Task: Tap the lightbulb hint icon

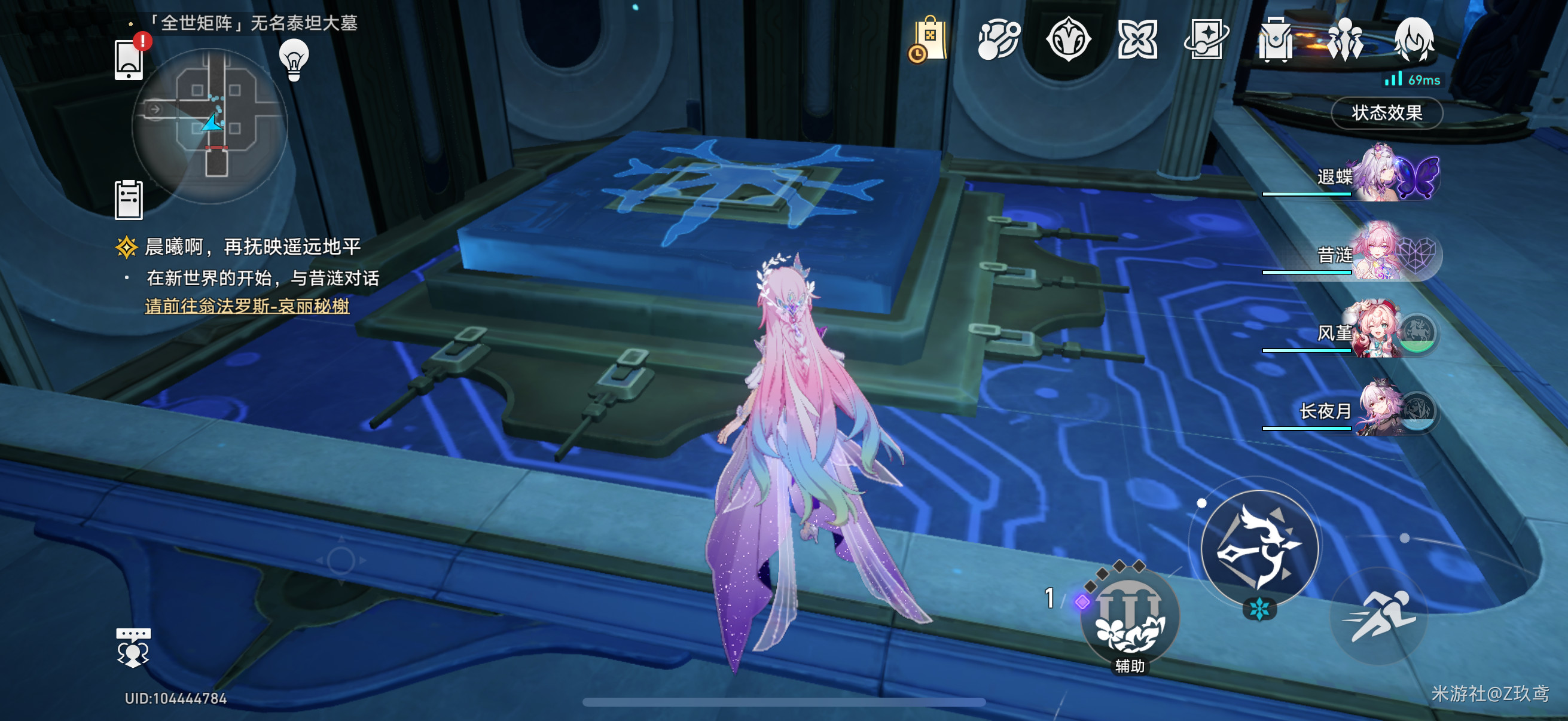Action: (x=294, y=60)
